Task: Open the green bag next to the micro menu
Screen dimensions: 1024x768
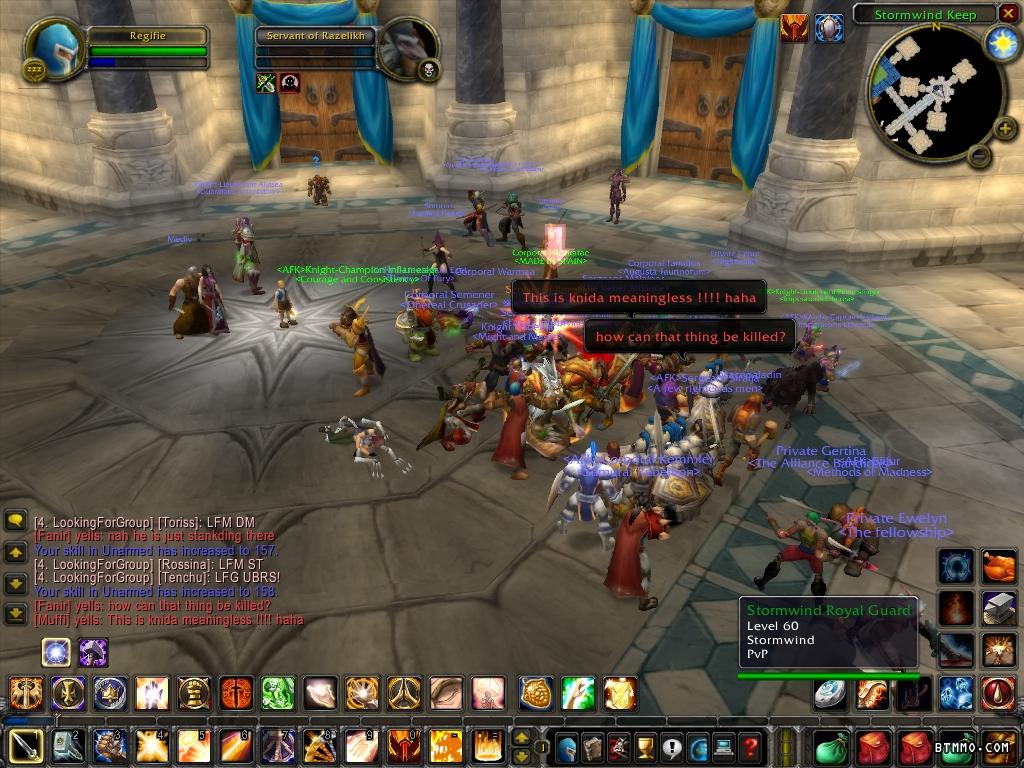Action: (832, 746)
